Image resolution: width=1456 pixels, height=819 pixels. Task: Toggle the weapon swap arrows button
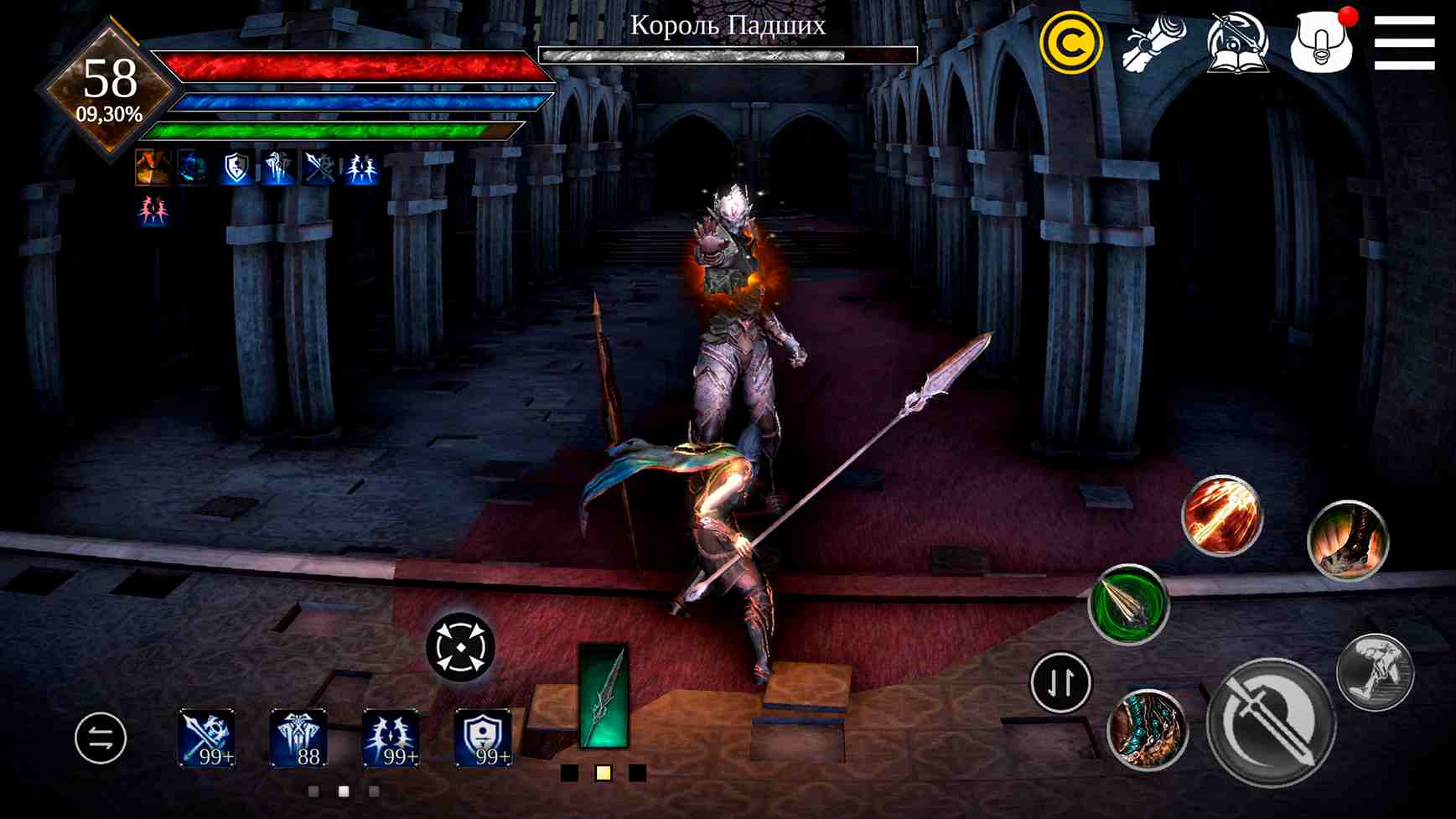click(101, 738)
